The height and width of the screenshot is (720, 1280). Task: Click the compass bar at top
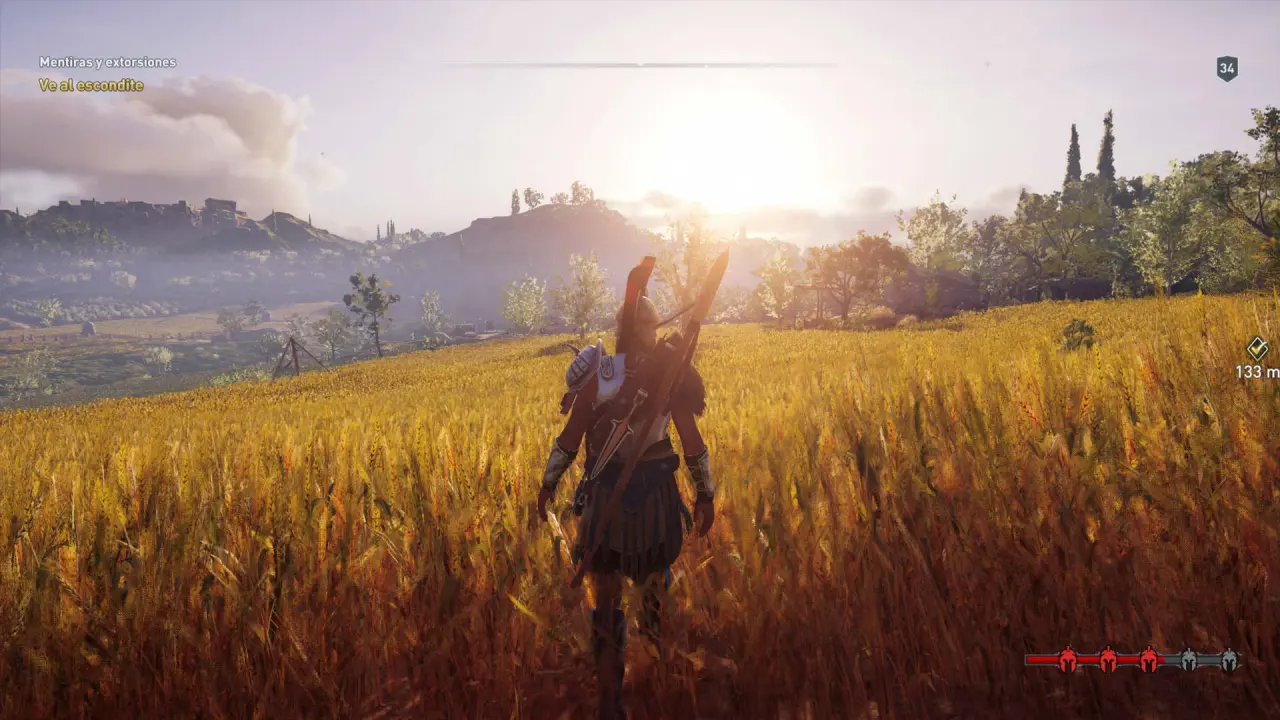[640, 65]
